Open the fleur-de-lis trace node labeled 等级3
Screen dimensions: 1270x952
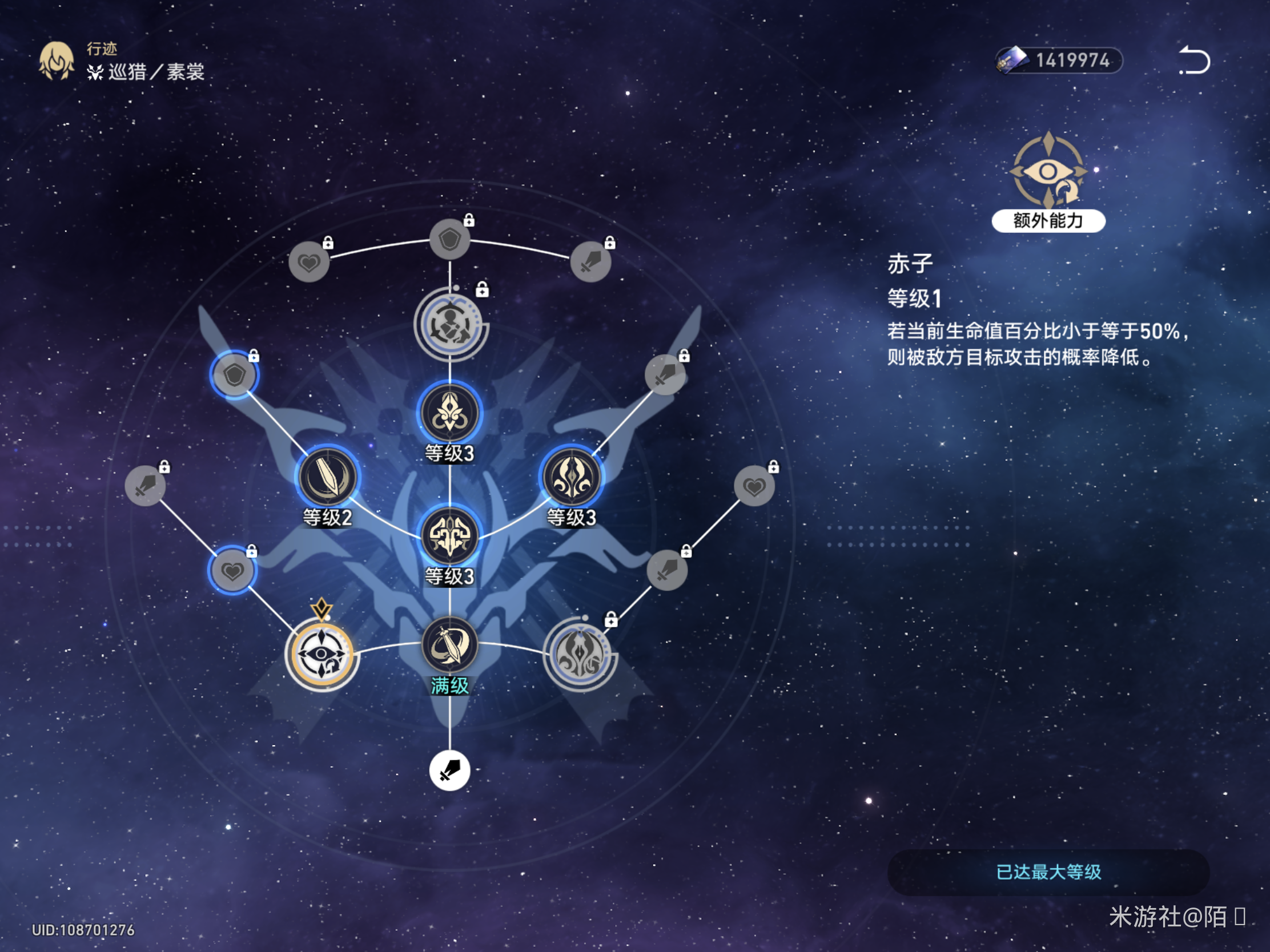[x=449, y=413]
